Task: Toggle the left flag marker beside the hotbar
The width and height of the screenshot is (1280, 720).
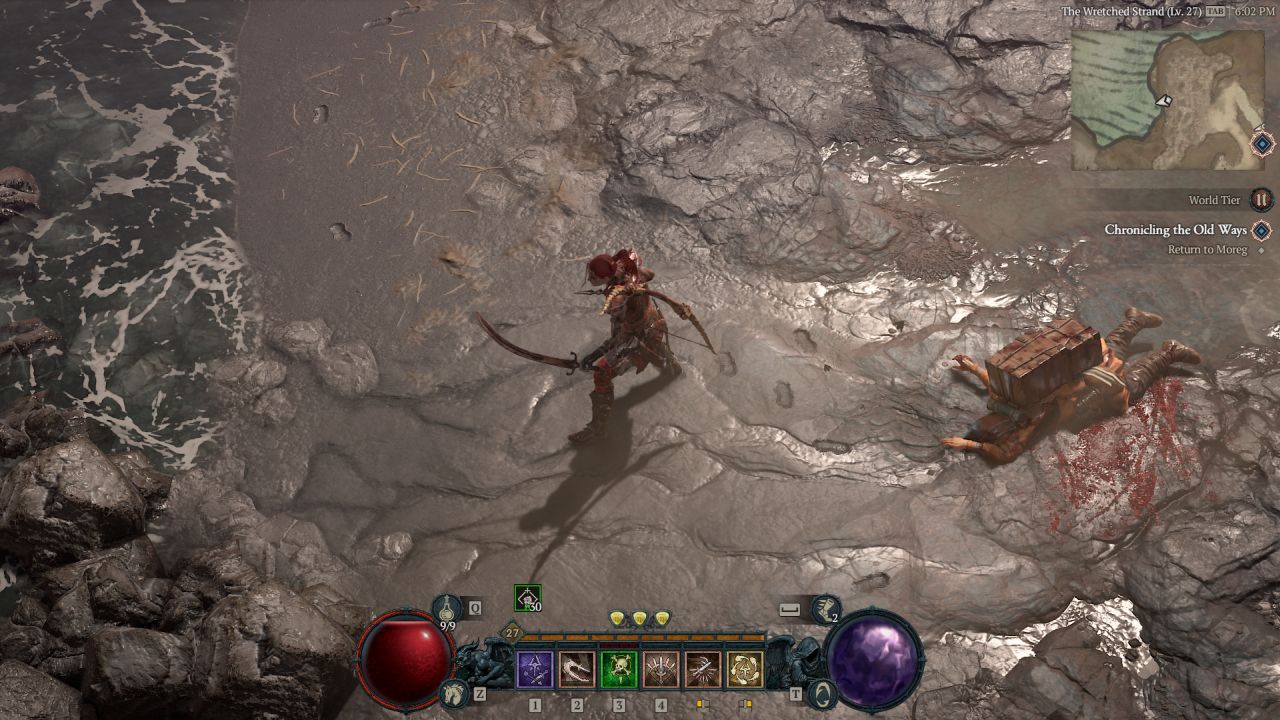Action: point(702,705)
